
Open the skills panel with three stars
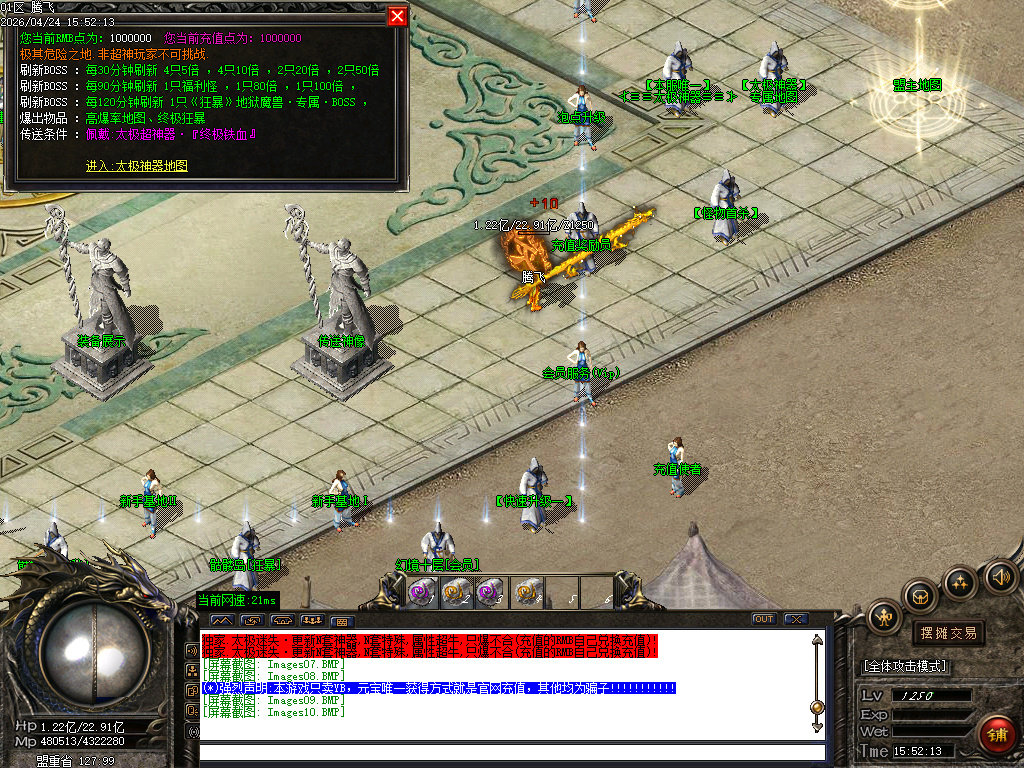(x=960, y=582)
